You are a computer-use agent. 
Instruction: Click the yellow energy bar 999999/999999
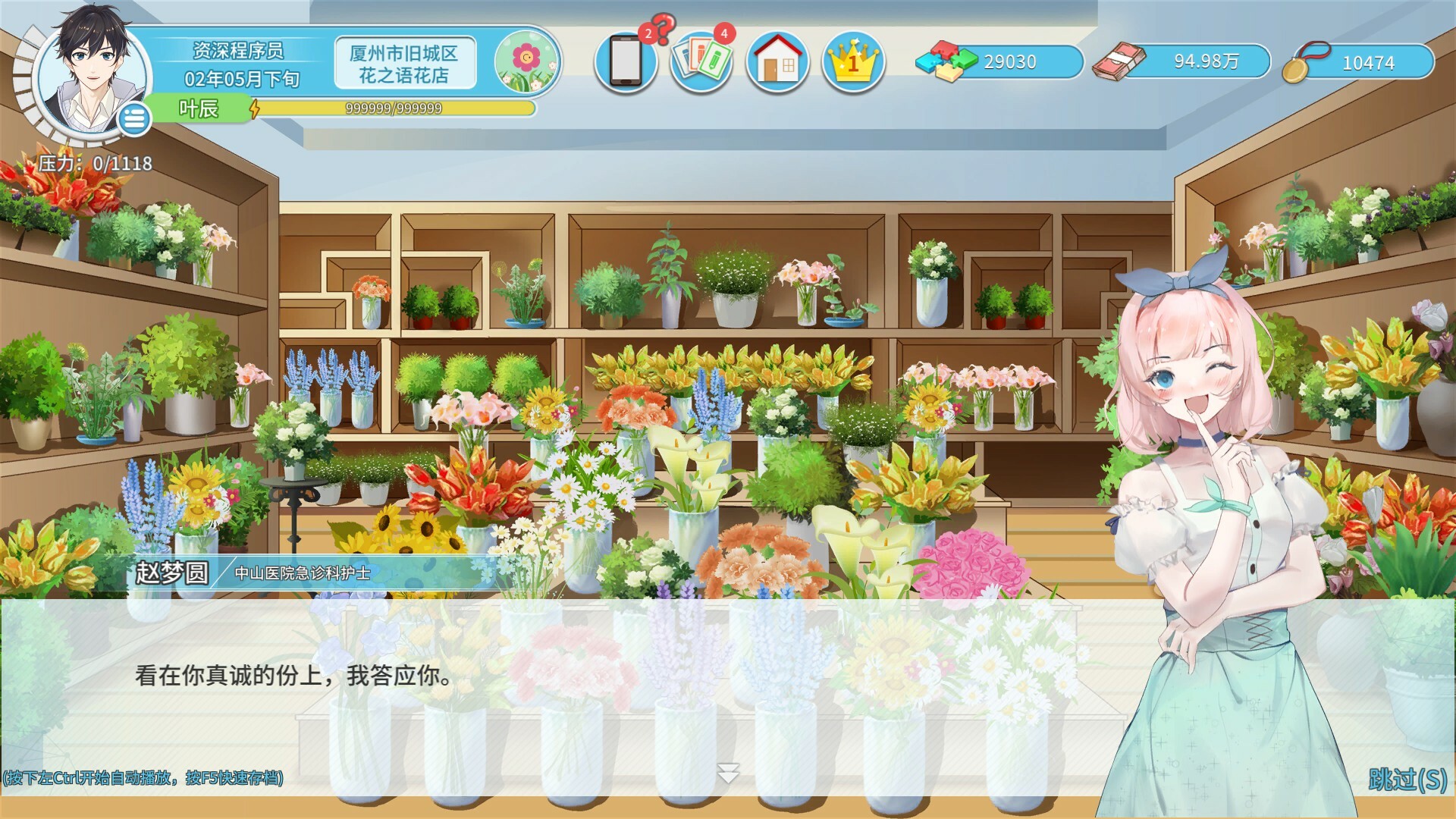(394, 109)
